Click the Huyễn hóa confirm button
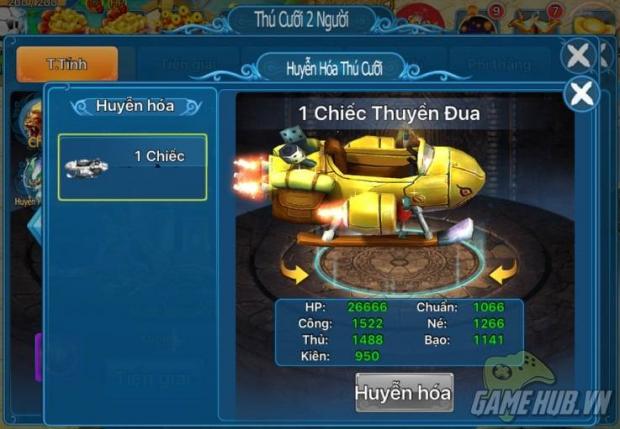This screenshot has height=429, width=620. [404, 393]
